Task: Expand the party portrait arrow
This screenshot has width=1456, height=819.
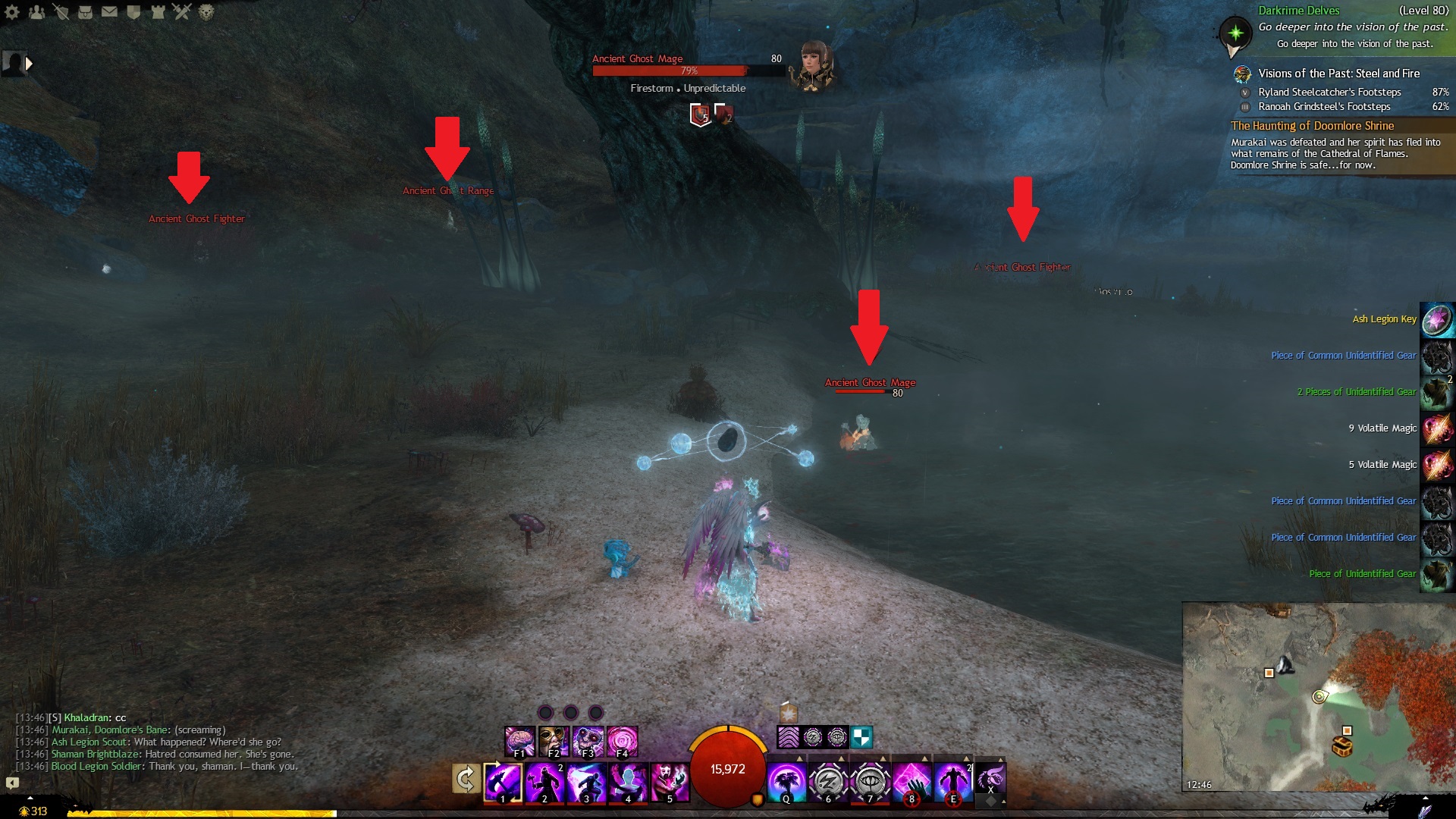Action: pyautogui.click(x=29, y=64)
